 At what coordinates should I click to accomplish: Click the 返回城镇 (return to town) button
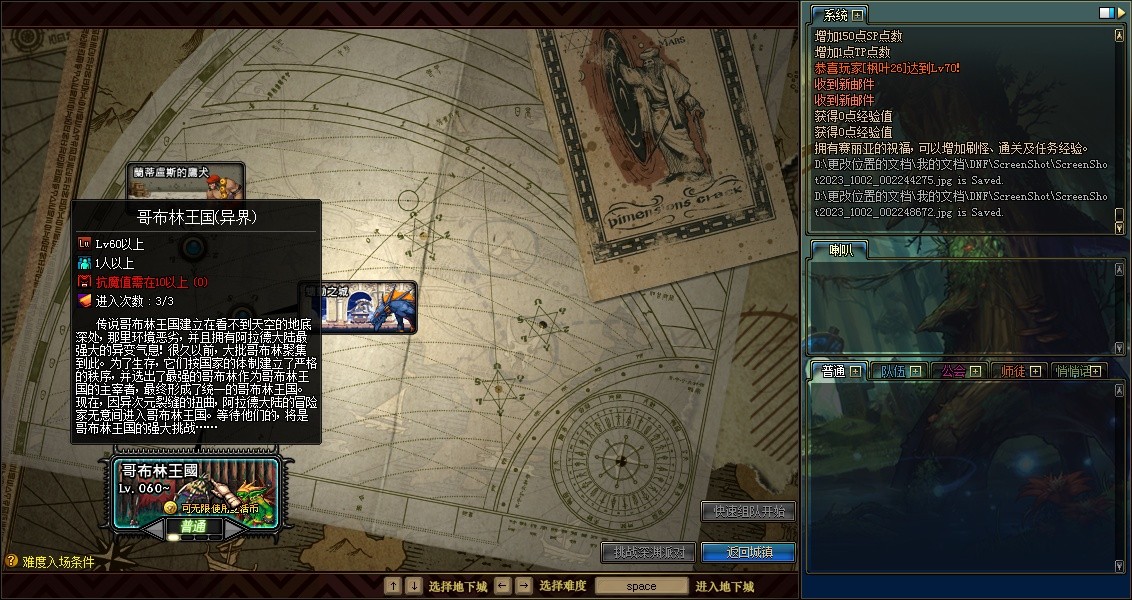click(748, 552)
